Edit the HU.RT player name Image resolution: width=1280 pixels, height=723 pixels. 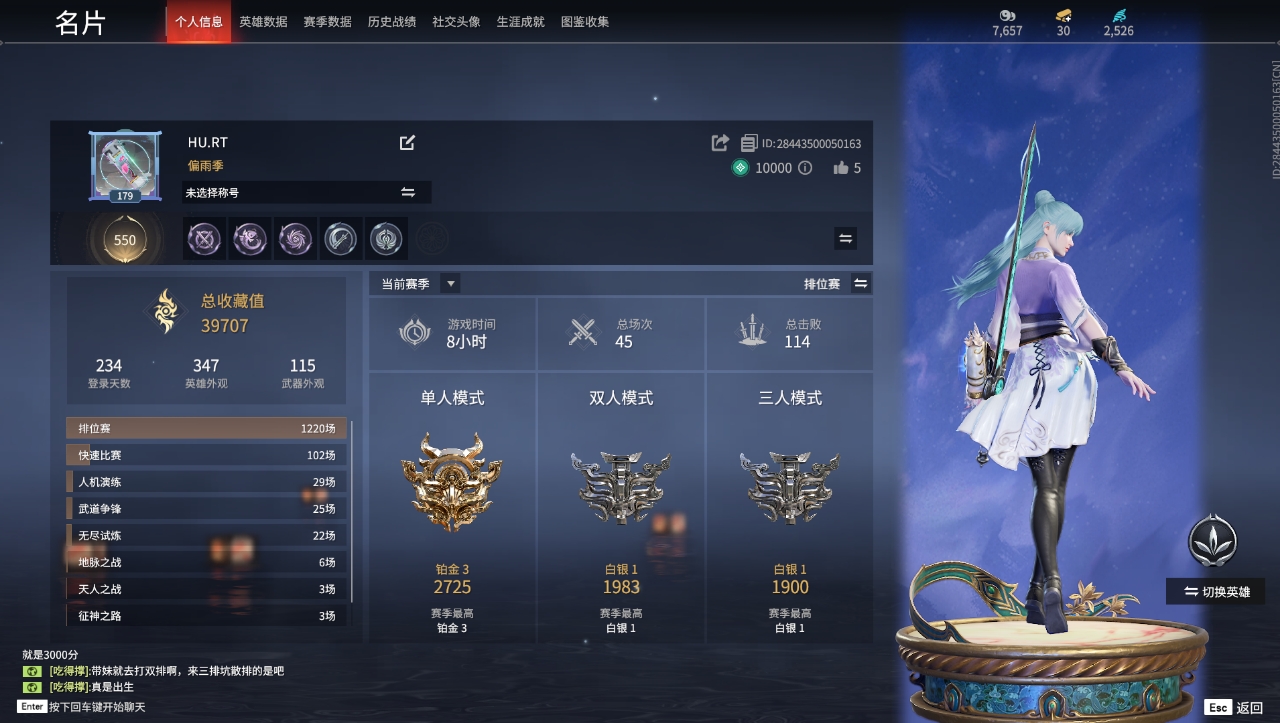pyautogui.click(x=407, y=143)
